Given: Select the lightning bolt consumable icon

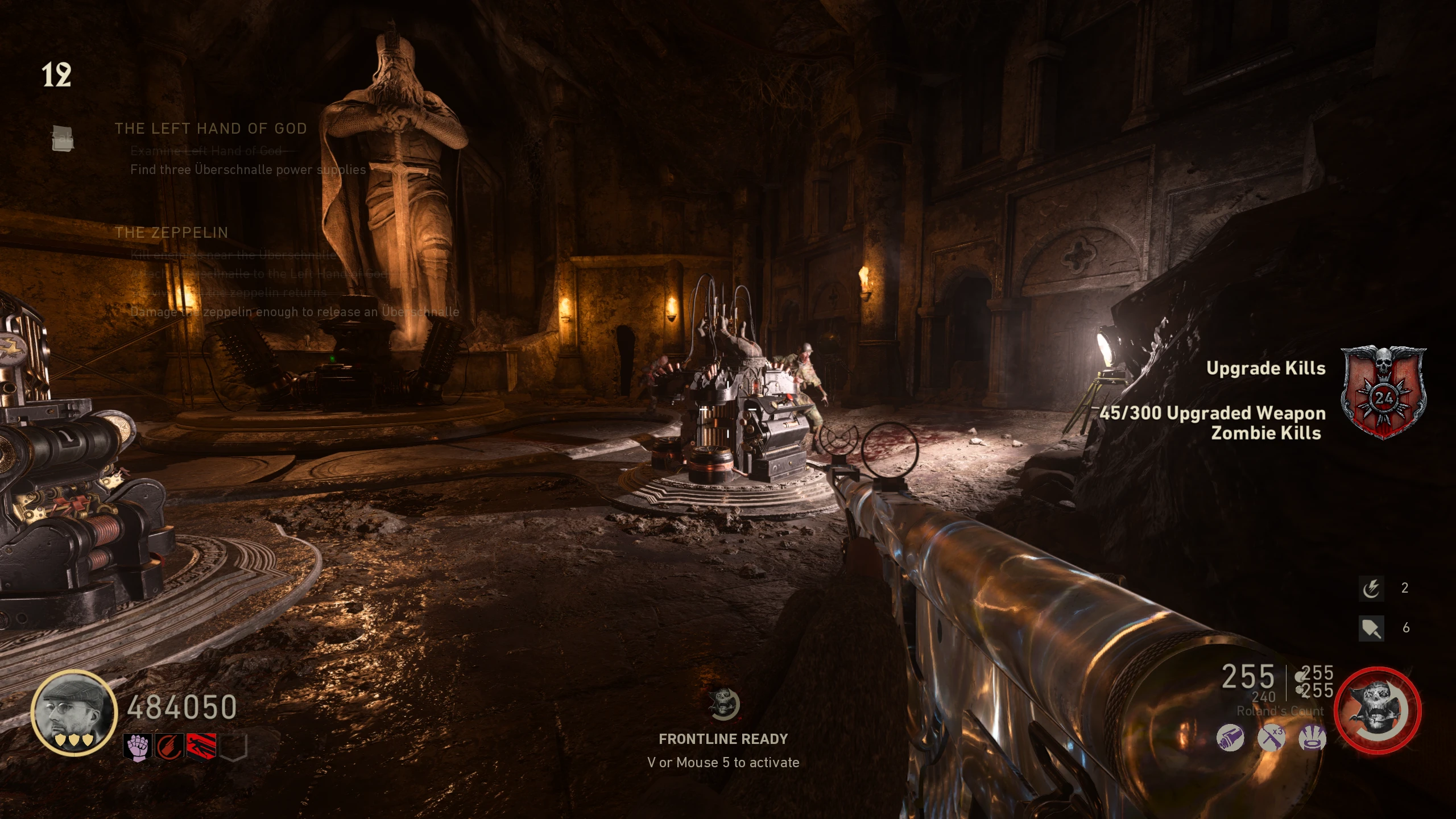Looking at the screenshot, I should pyautogui.click(x=1371, y=589).
